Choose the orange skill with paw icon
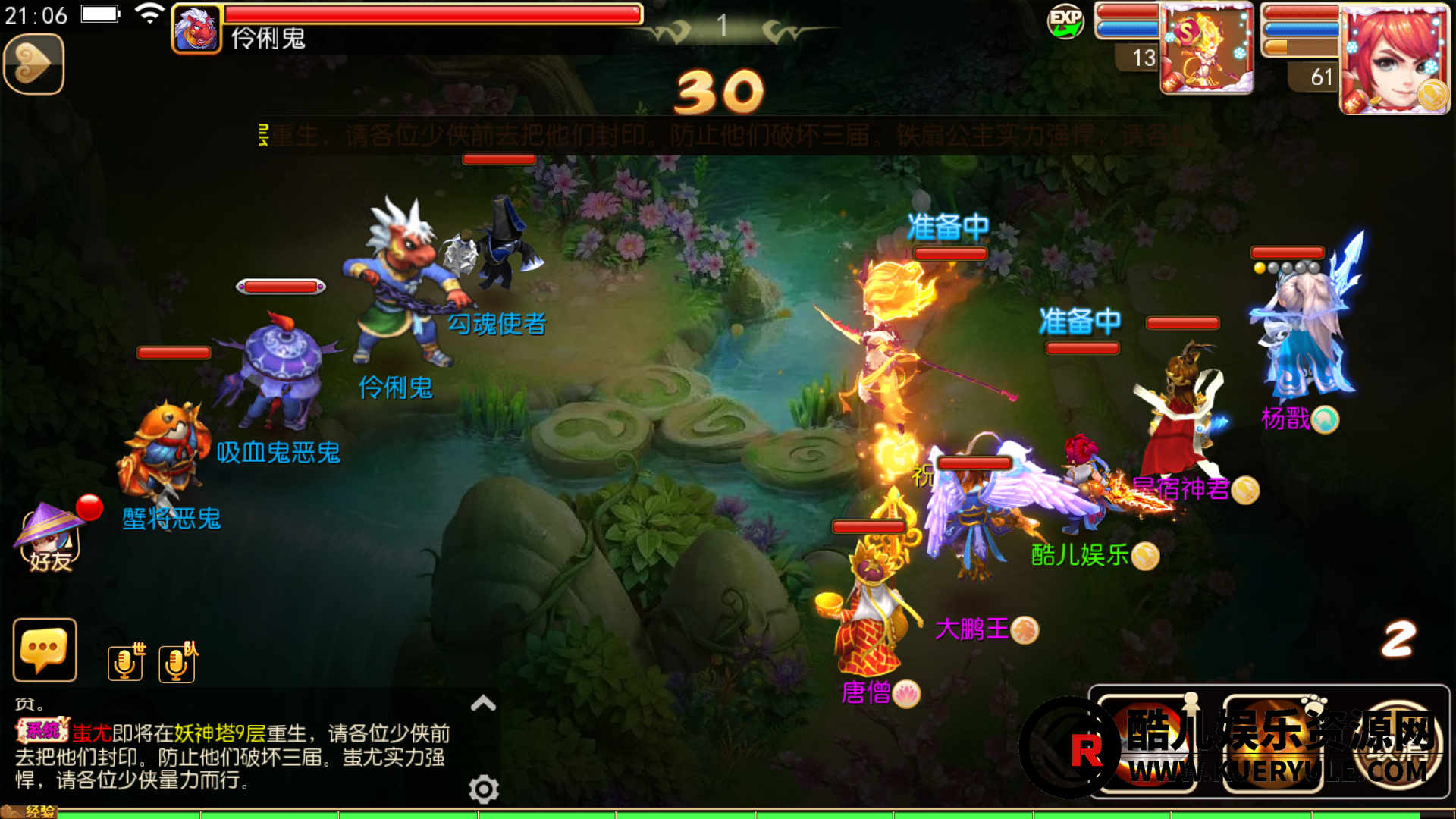 coord(1272,743)
